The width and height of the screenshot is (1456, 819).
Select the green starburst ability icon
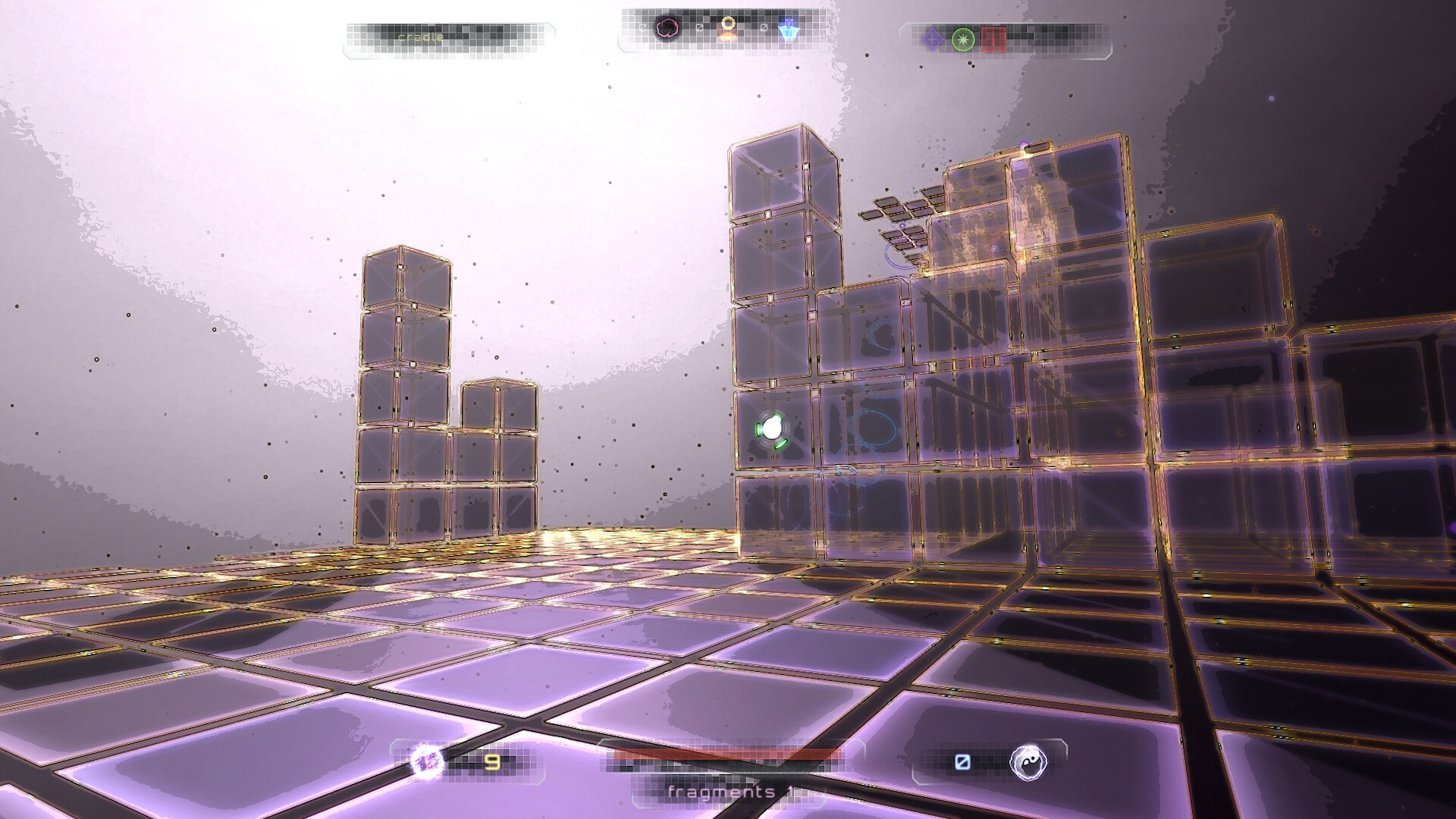[963, 38]
